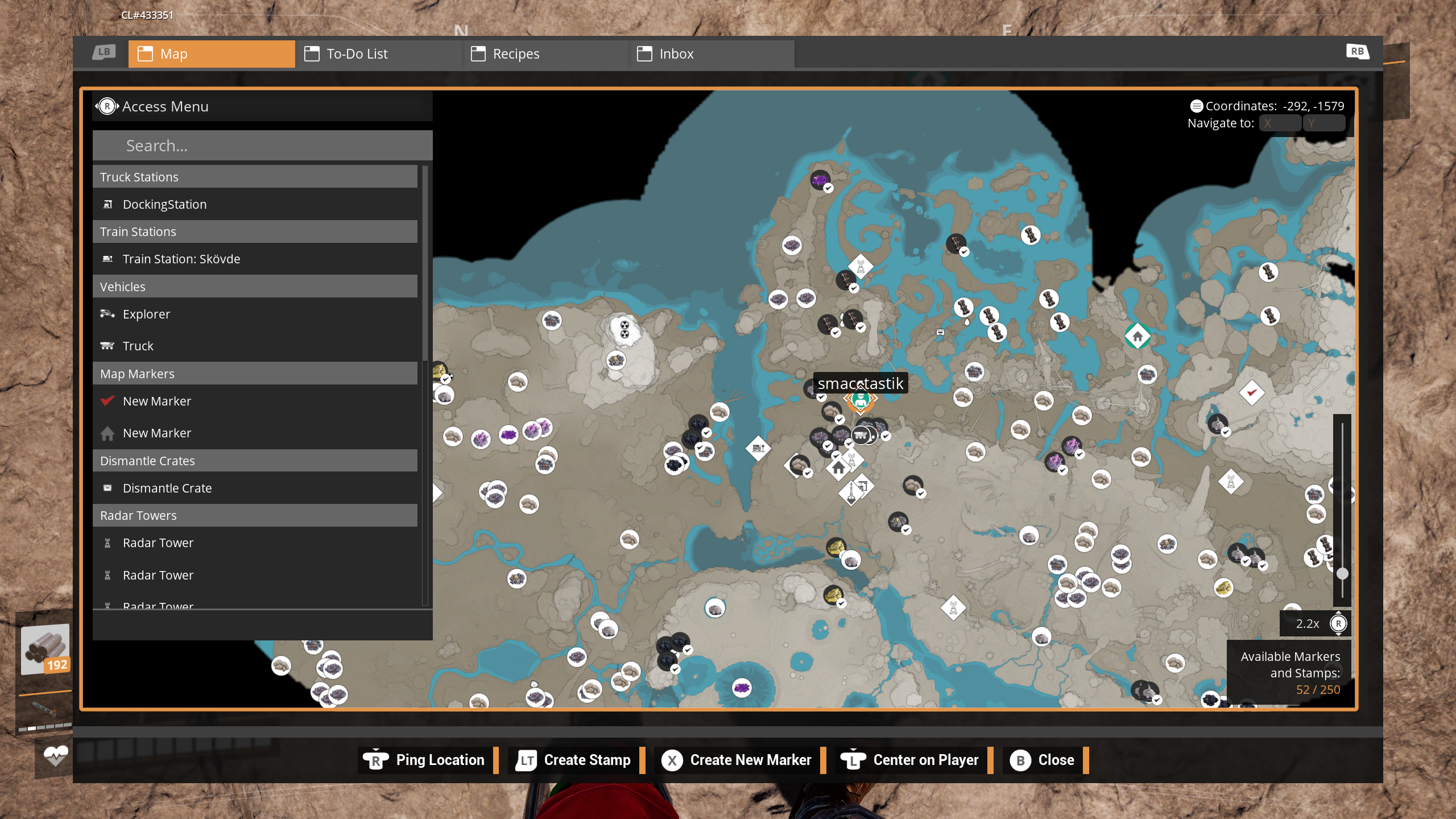Click the Navigate to X coordinate field
The height and width of the screenshot is (819, 1456).
pos(1280,123)
